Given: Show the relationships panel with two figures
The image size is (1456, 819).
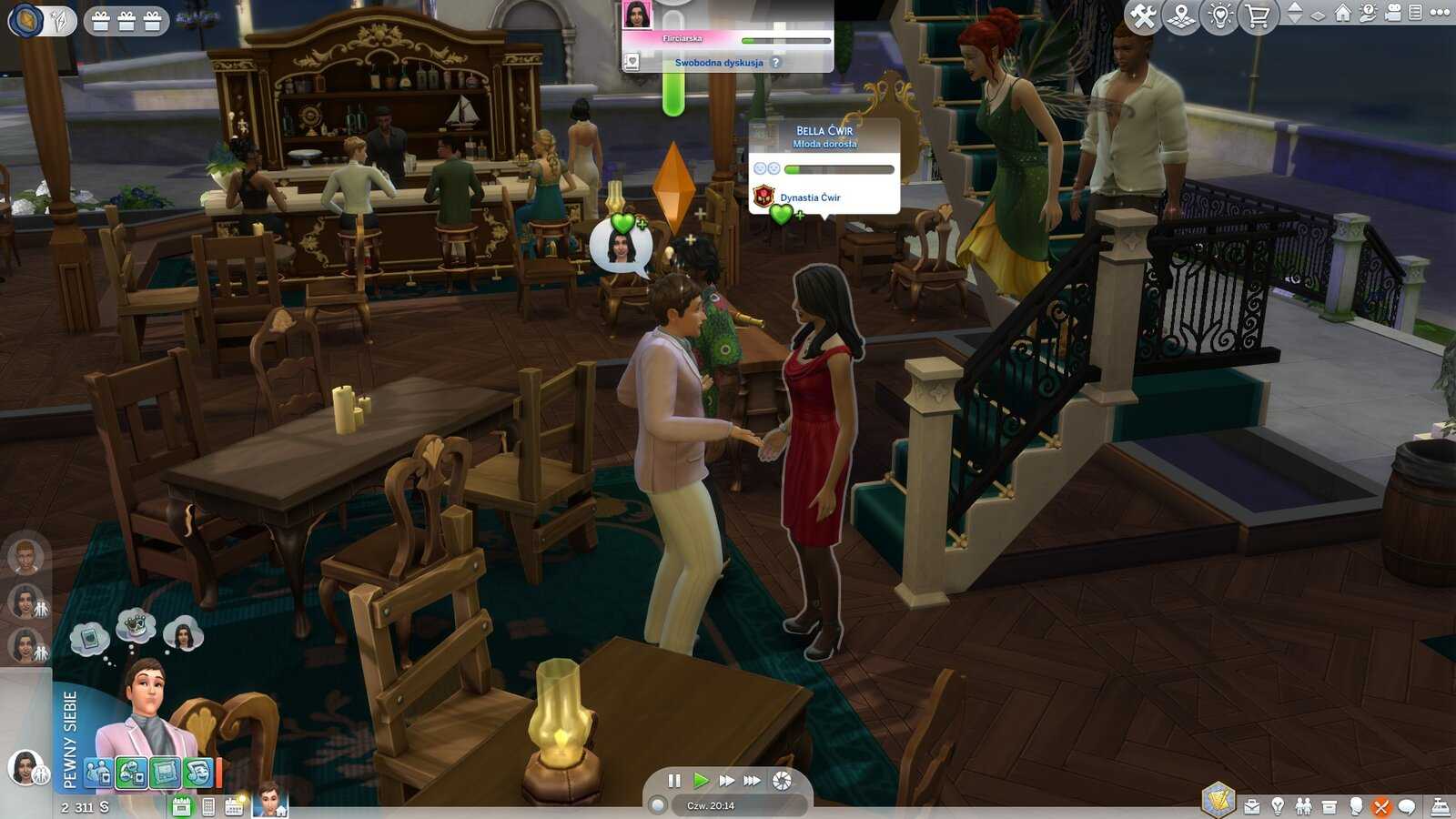Looking at the screenshot, I should click(x=1303, y=806).
